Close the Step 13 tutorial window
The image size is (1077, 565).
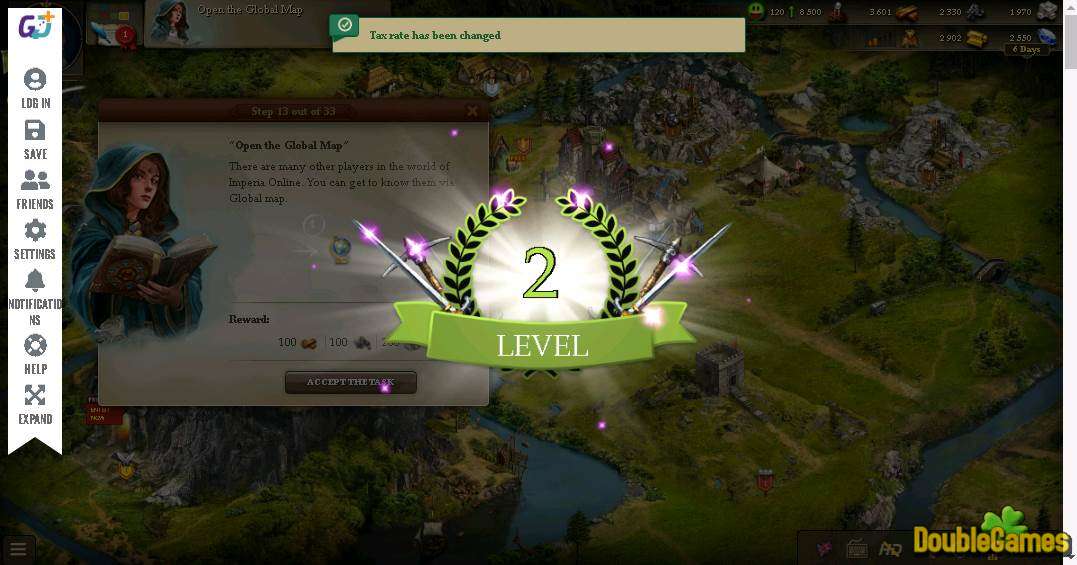472,111
